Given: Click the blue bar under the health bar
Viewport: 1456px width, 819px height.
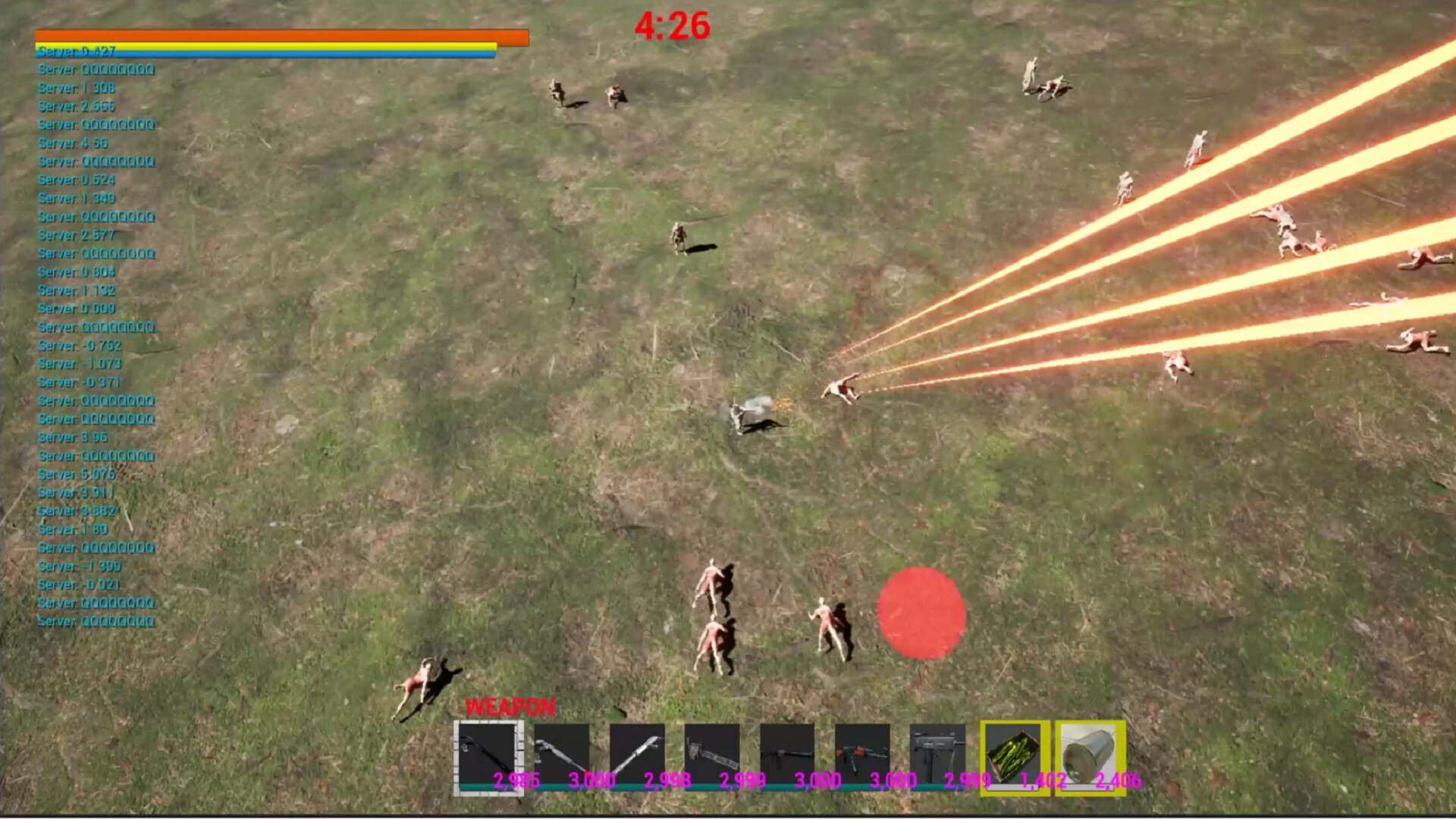Looking at the screenshot, I should click(264, 55).
